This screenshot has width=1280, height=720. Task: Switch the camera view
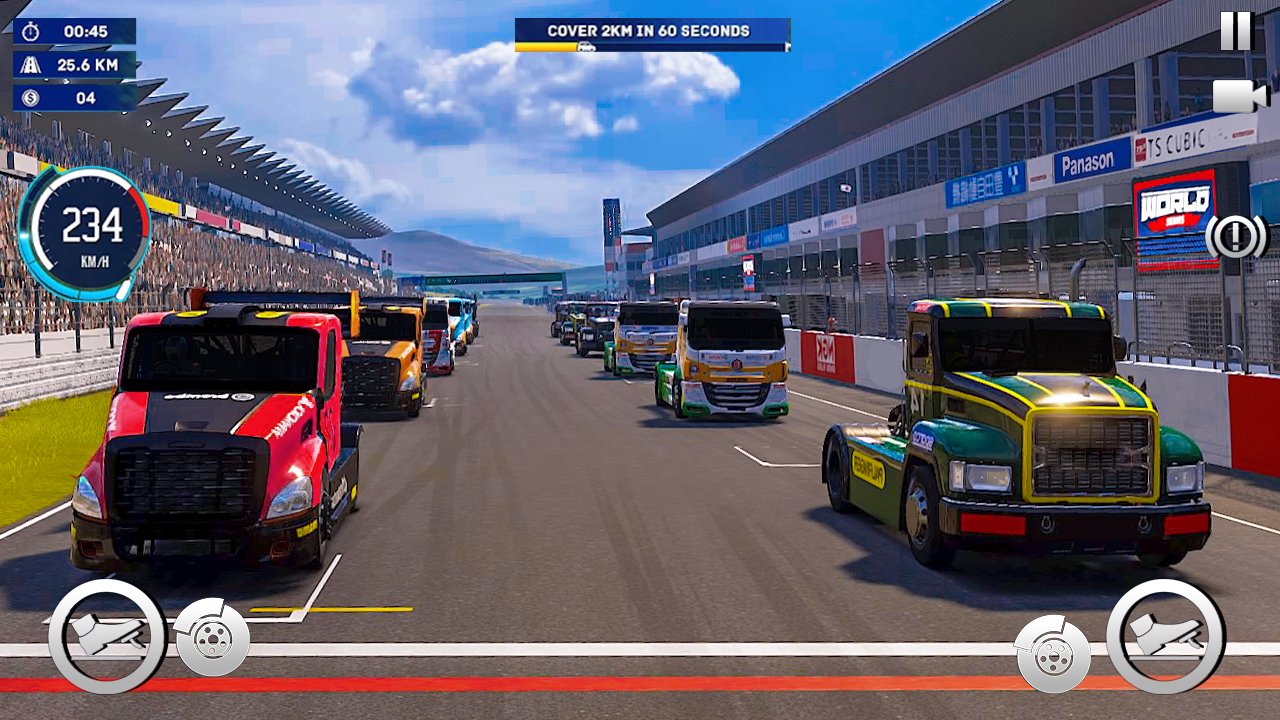[x=1239, y=96]
